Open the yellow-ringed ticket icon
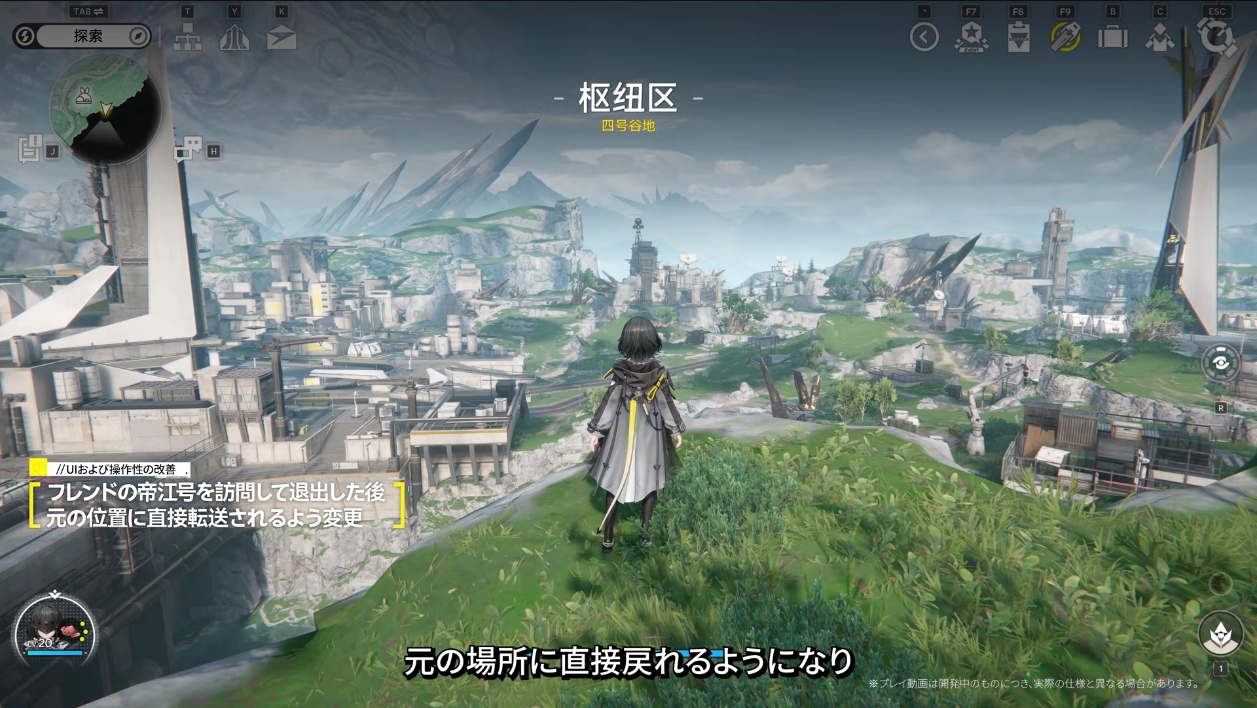1257x708 pixels. coord(1065,37)
